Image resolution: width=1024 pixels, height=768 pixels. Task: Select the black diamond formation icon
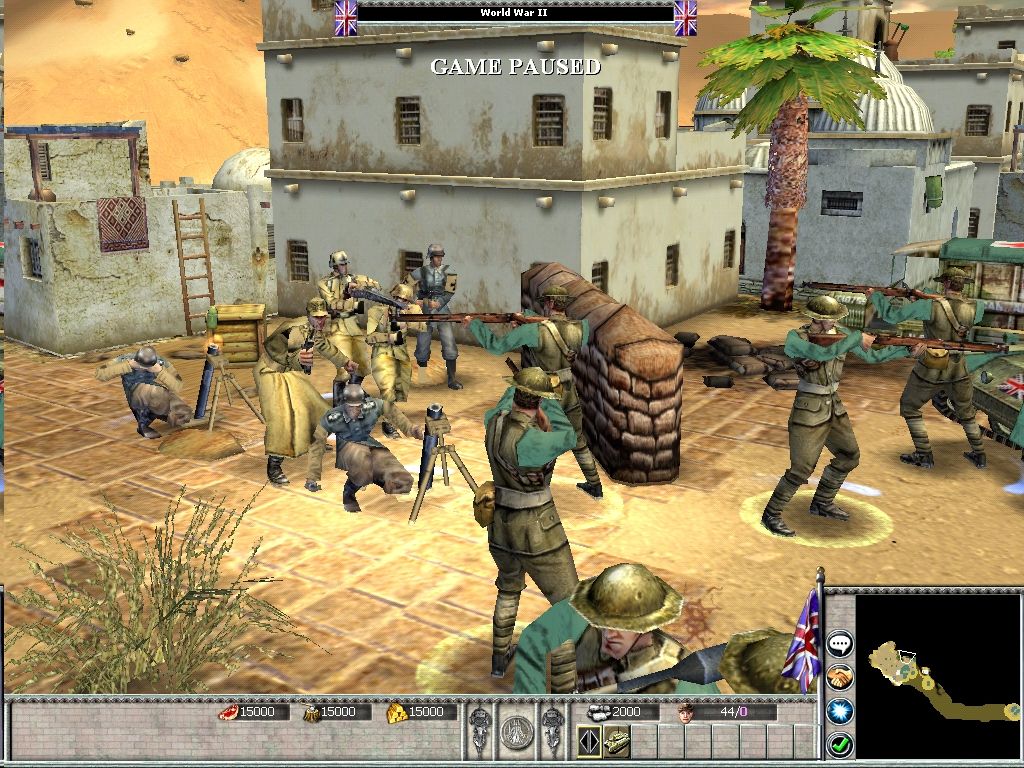[x=589, y=741]
